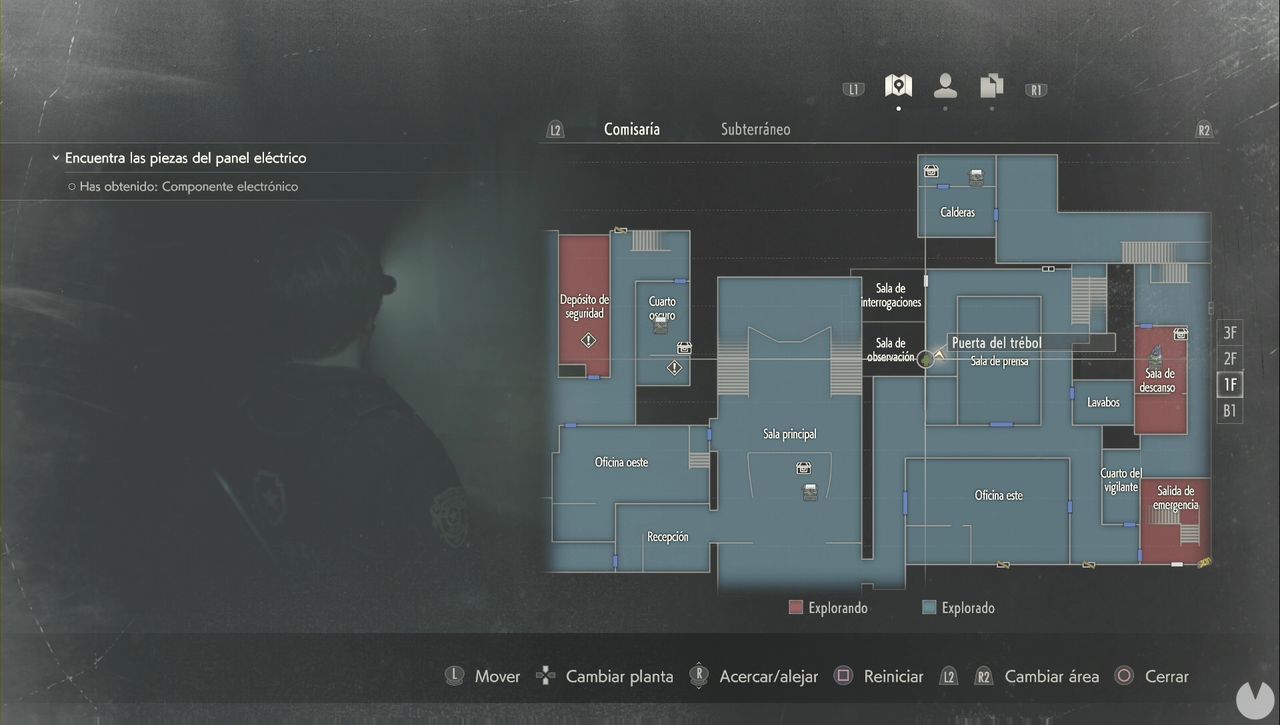1280x725 pixels.
Task: Click the typewriter icon inside Sala principal
Action: (x=809, y=492)
